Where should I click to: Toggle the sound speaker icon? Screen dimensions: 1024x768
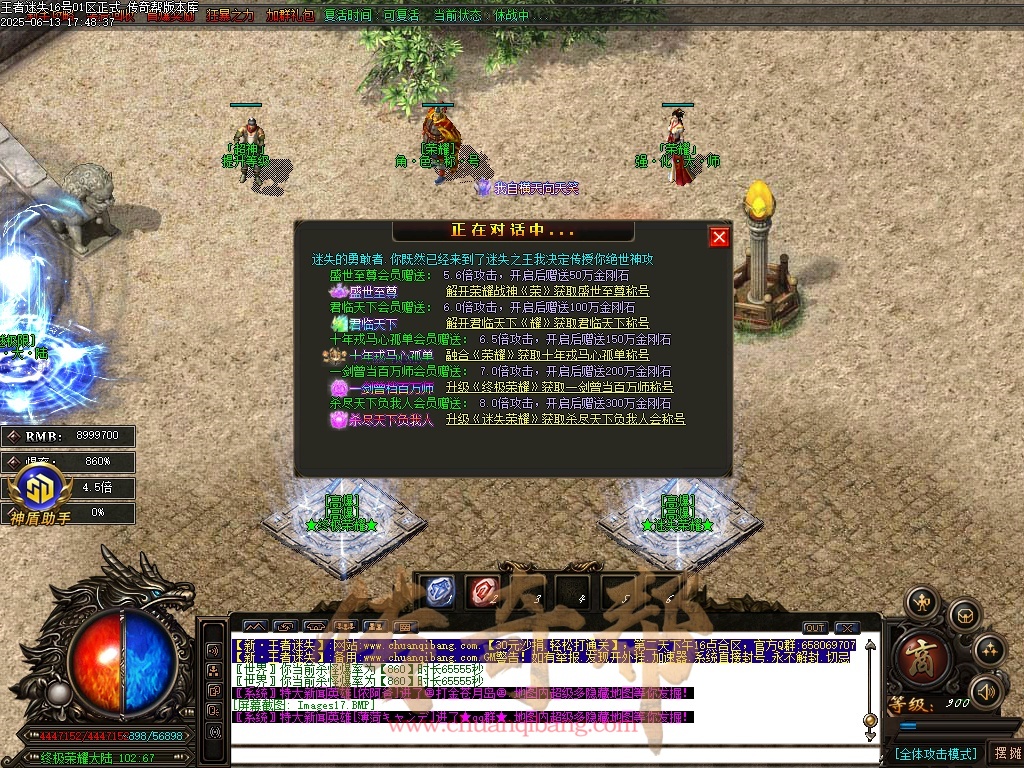987,691
